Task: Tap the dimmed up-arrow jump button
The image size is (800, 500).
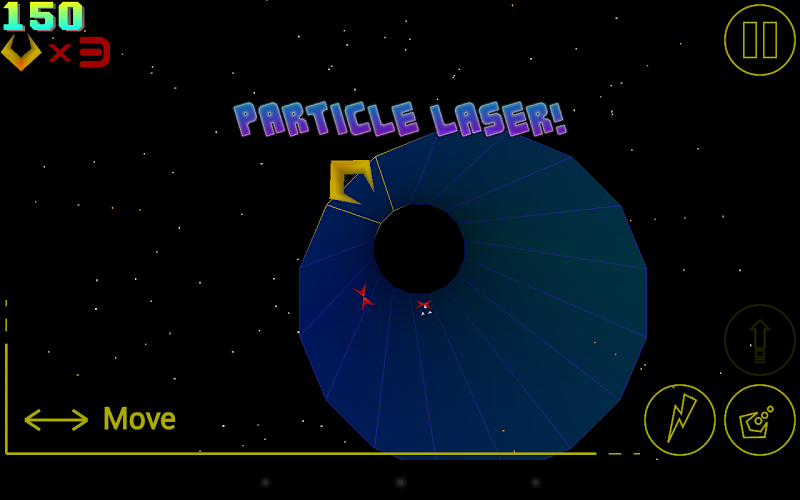Action: pyautogui.click(x=760, y=340)
